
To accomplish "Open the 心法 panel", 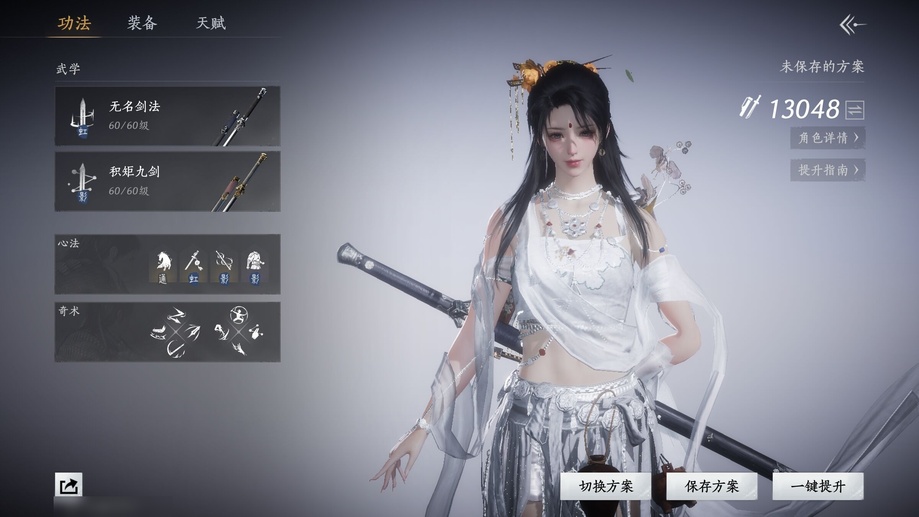I will coord(167,264).
